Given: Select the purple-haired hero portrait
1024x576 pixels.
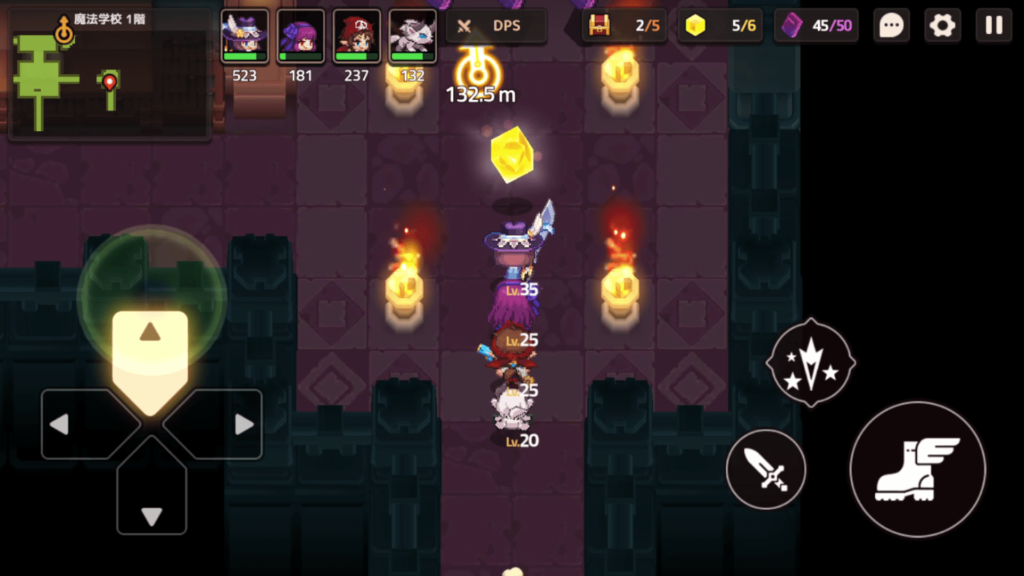Looking at the screenshot, I should pyautogui.click(x=301, y=37).
